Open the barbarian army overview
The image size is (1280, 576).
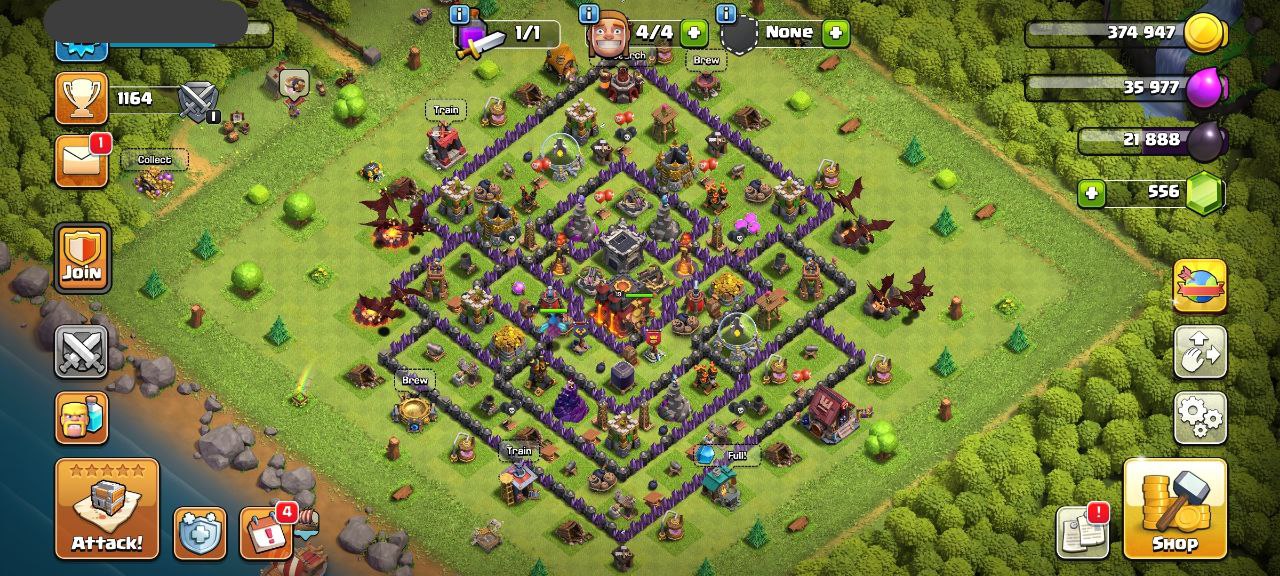pos(82,416)
